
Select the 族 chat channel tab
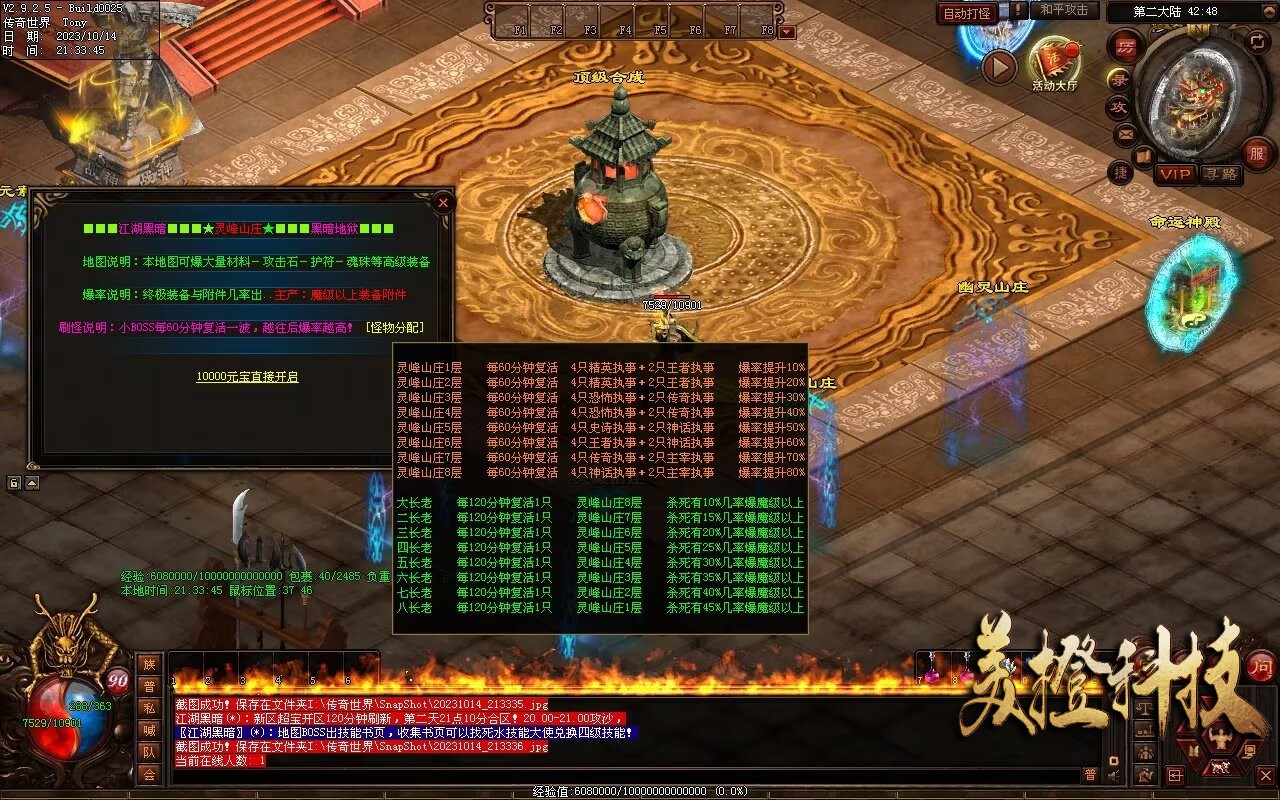(149, 664)
